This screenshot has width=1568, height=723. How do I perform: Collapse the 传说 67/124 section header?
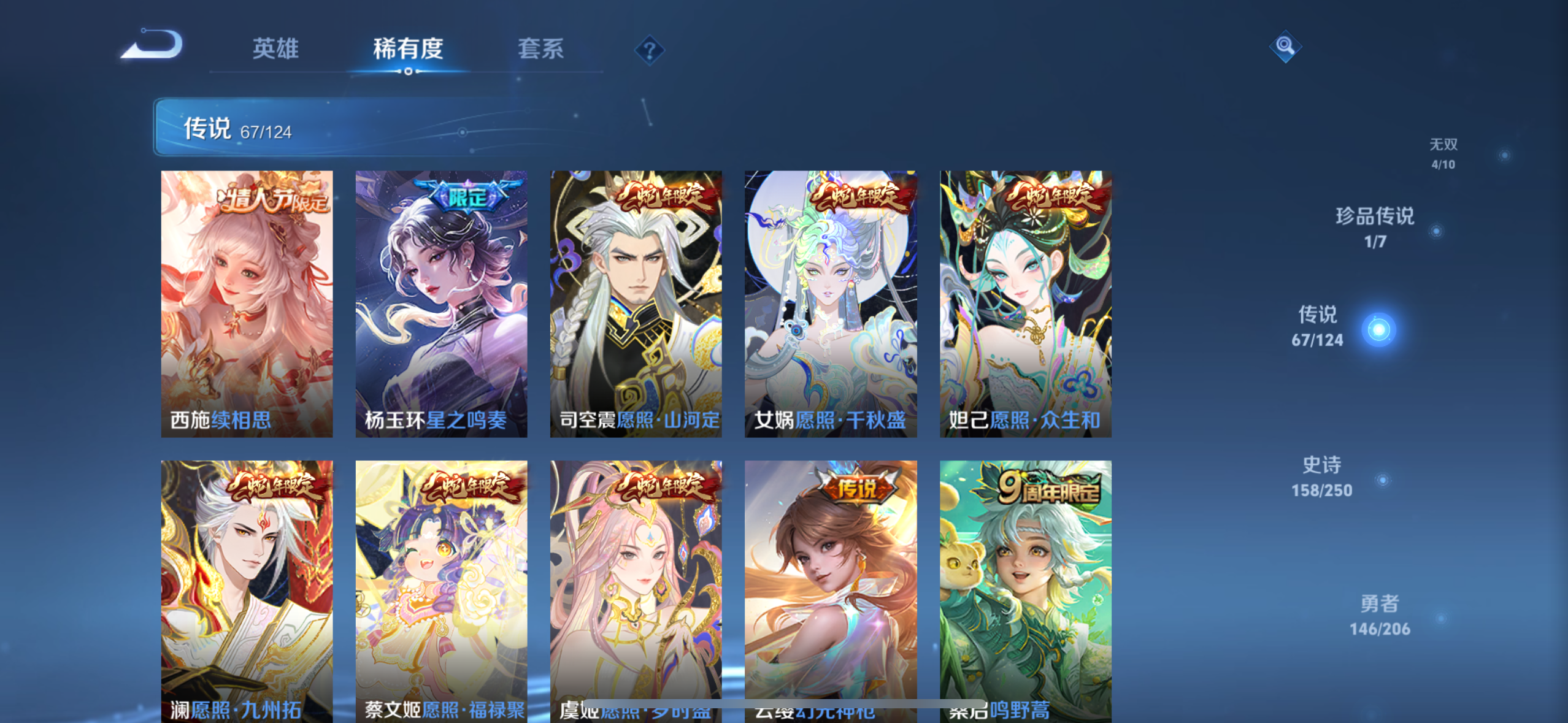point(344,127)
